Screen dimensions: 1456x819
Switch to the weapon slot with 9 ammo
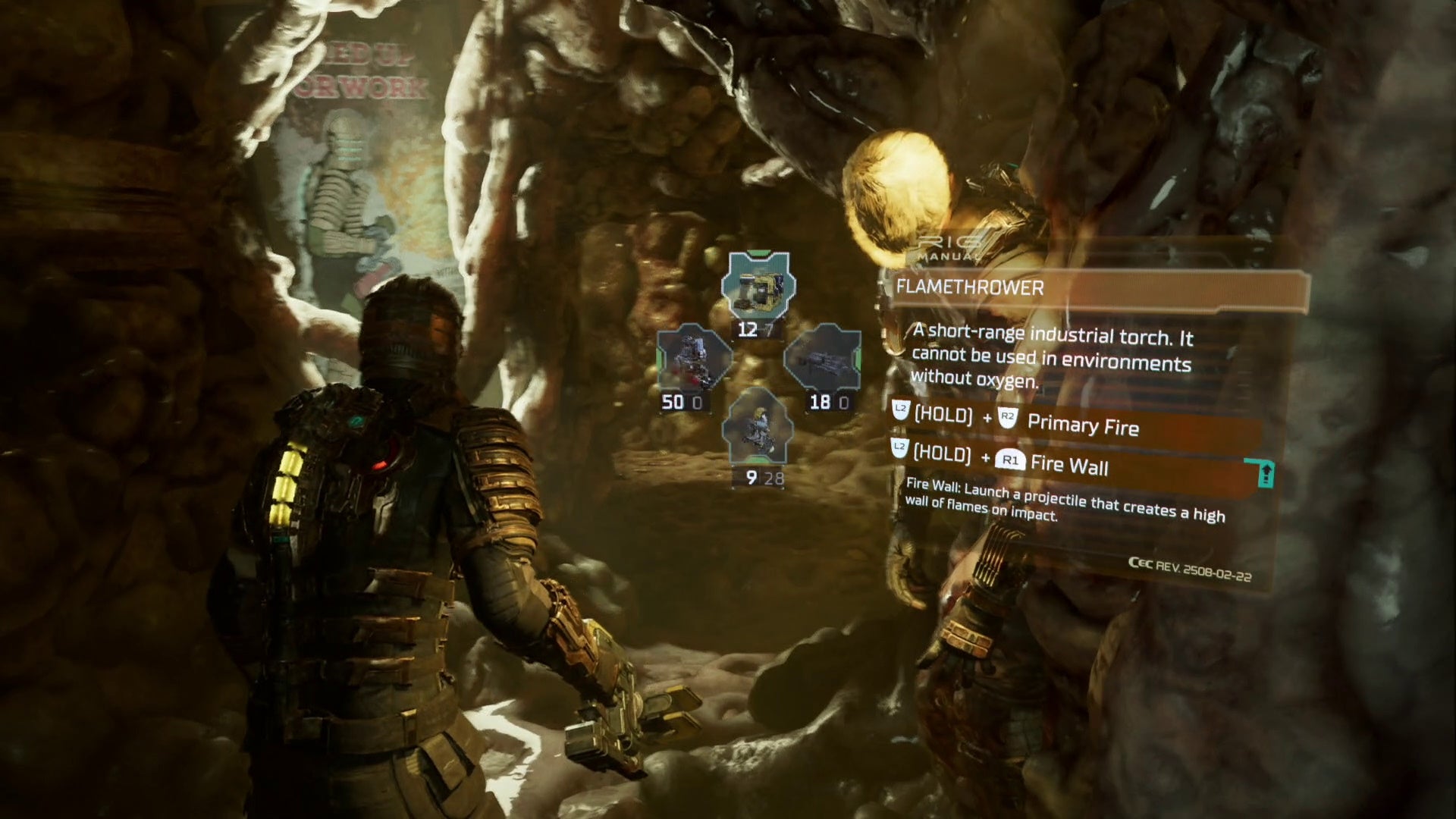click(x=758, y=426)
